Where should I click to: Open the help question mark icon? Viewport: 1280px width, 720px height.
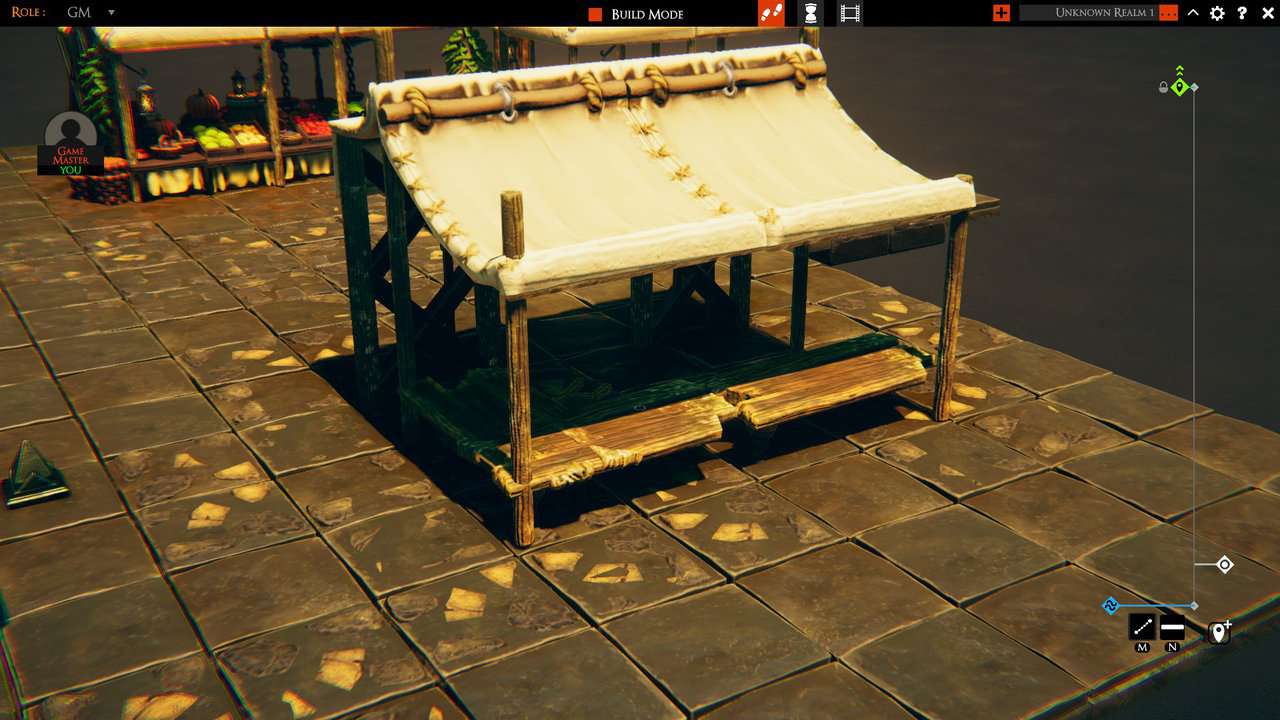pos(1241,13)
